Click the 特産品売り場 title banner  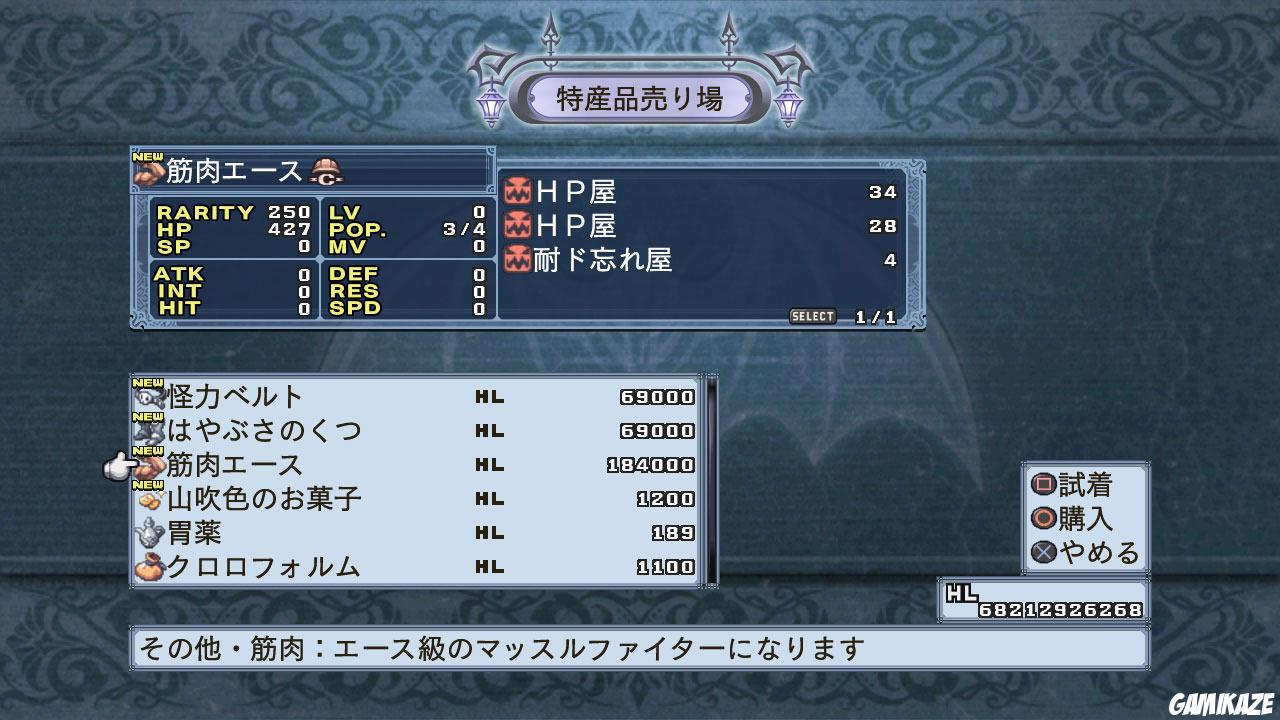point(640,99)
